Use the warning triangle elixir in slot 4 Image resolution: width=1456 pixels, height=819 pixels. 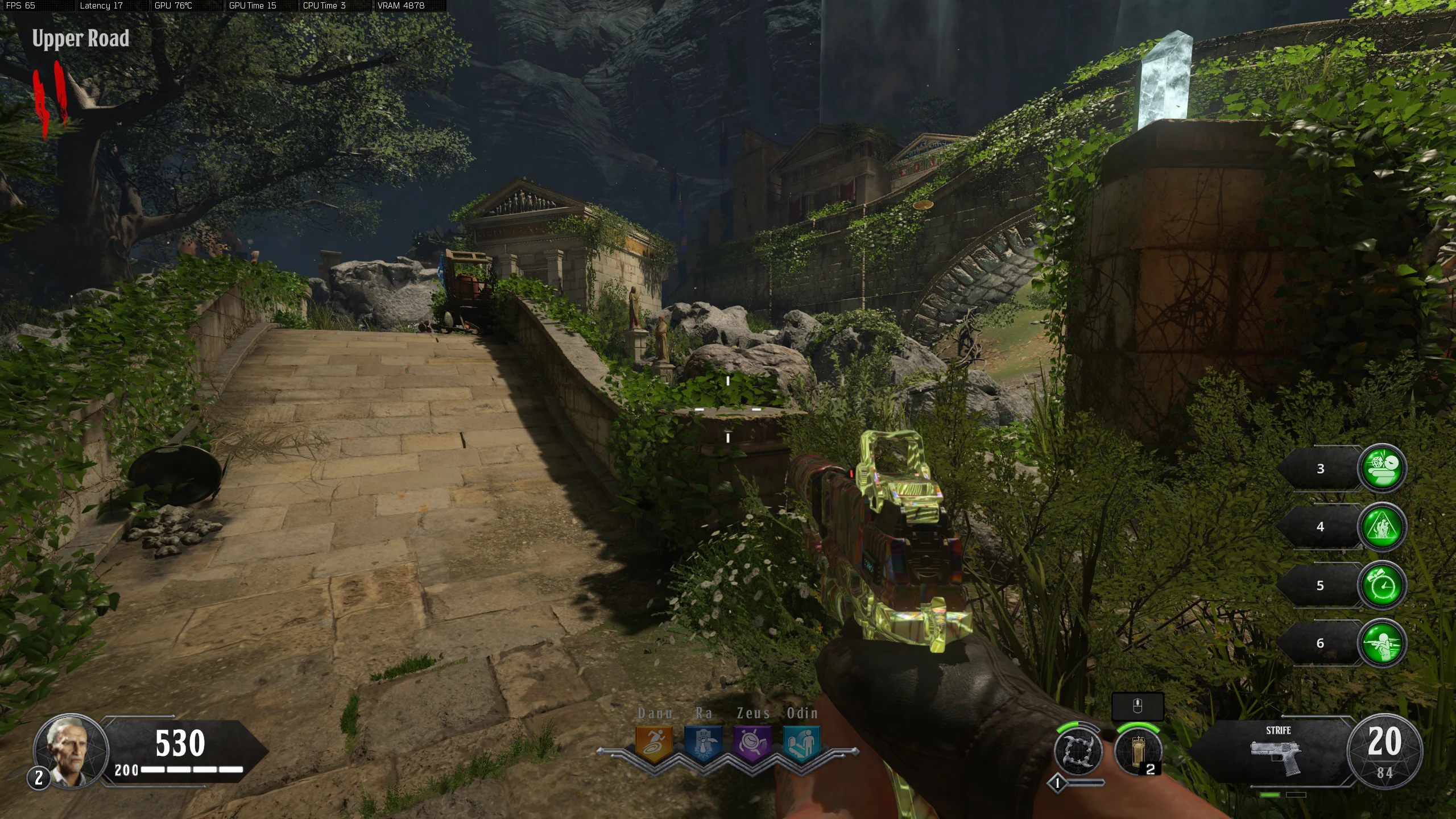coord(1382,527)
